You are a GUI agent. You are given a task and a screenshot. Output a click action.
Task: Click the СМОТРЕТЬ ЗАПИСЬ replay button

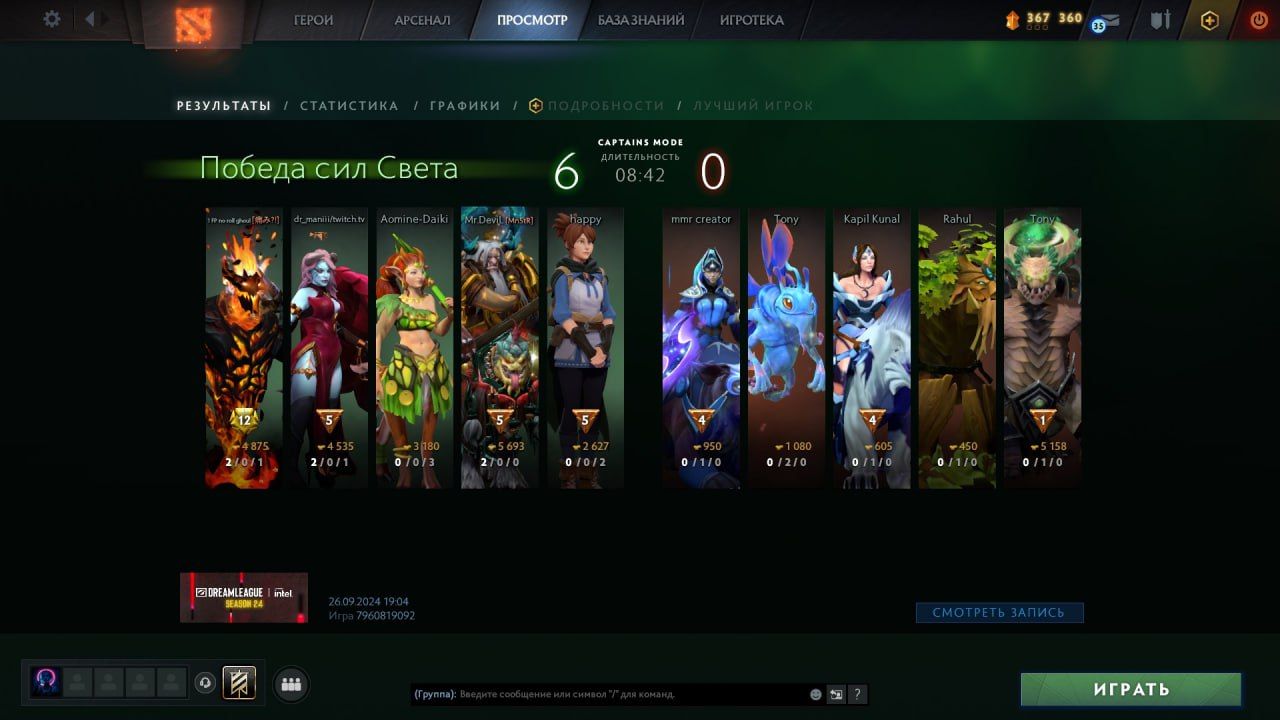pos(999,612)
